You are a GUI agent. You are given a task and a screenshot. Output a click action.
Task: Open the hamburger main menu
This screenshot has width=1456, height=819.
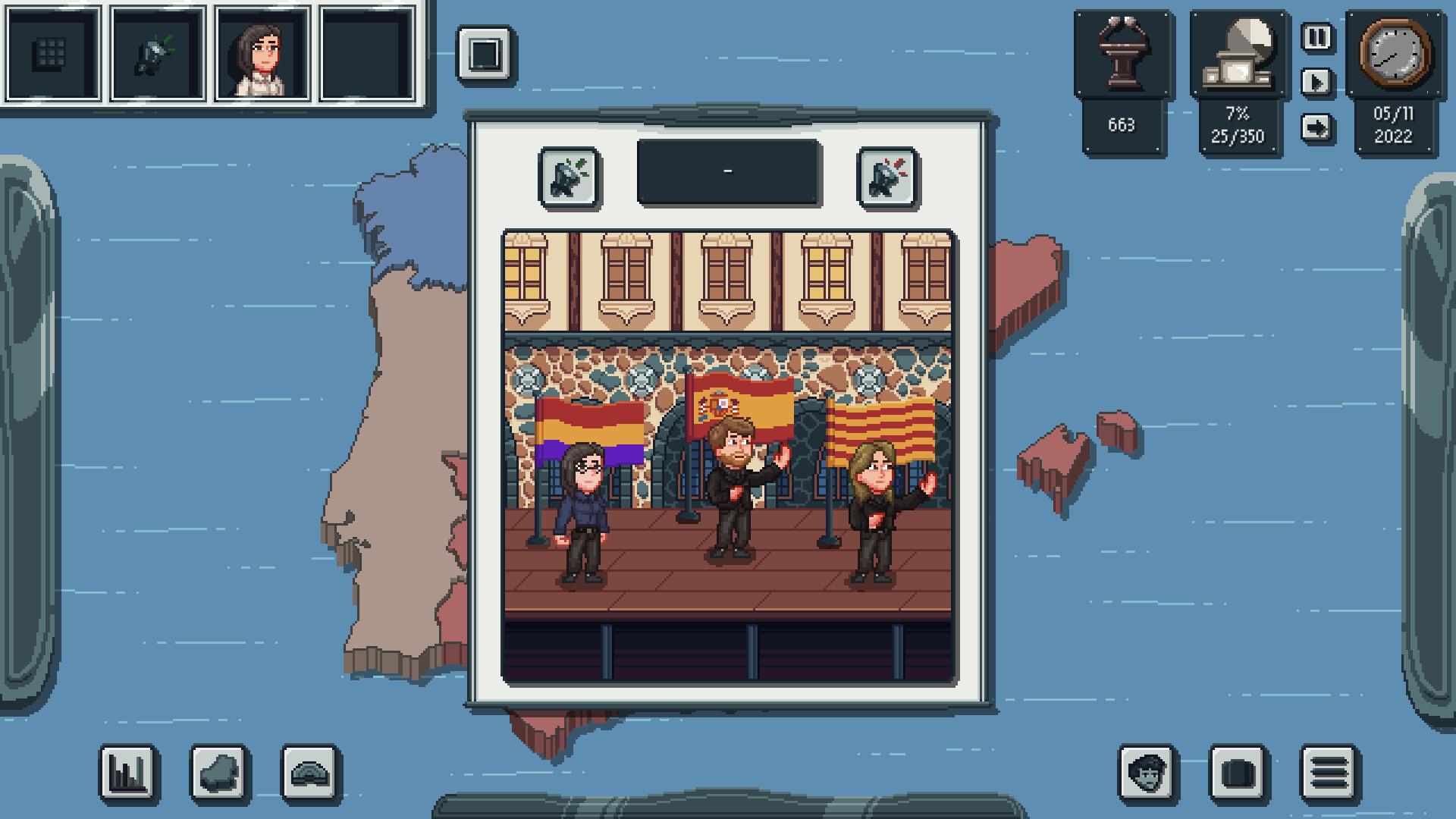[1329, 773]
